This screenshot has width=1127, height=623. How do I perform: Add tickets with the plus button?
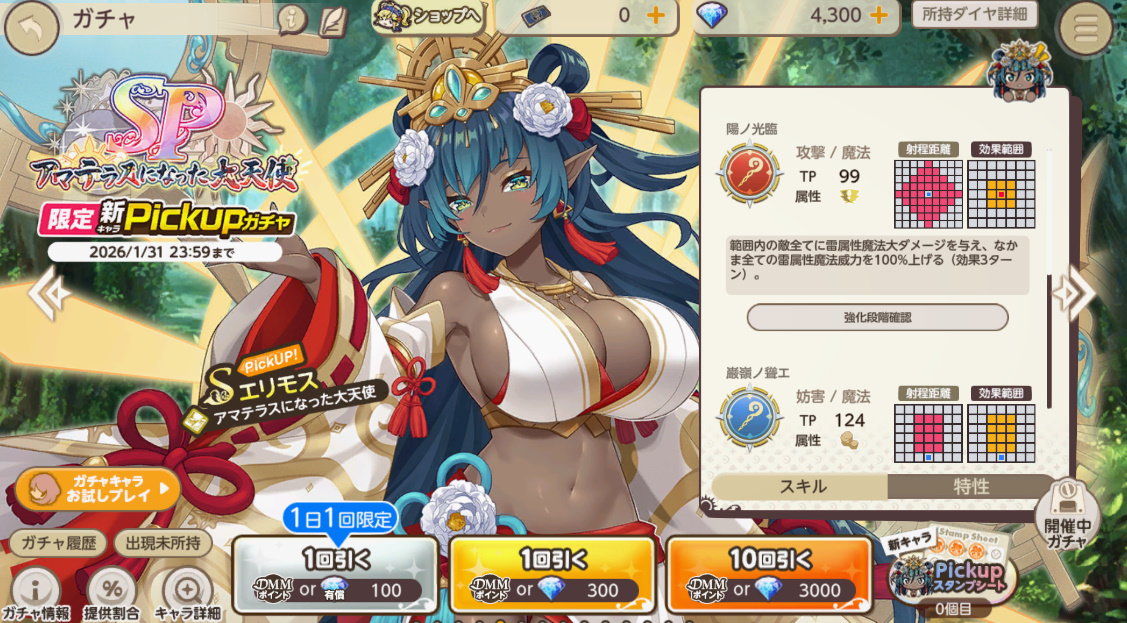click(656, 15)
